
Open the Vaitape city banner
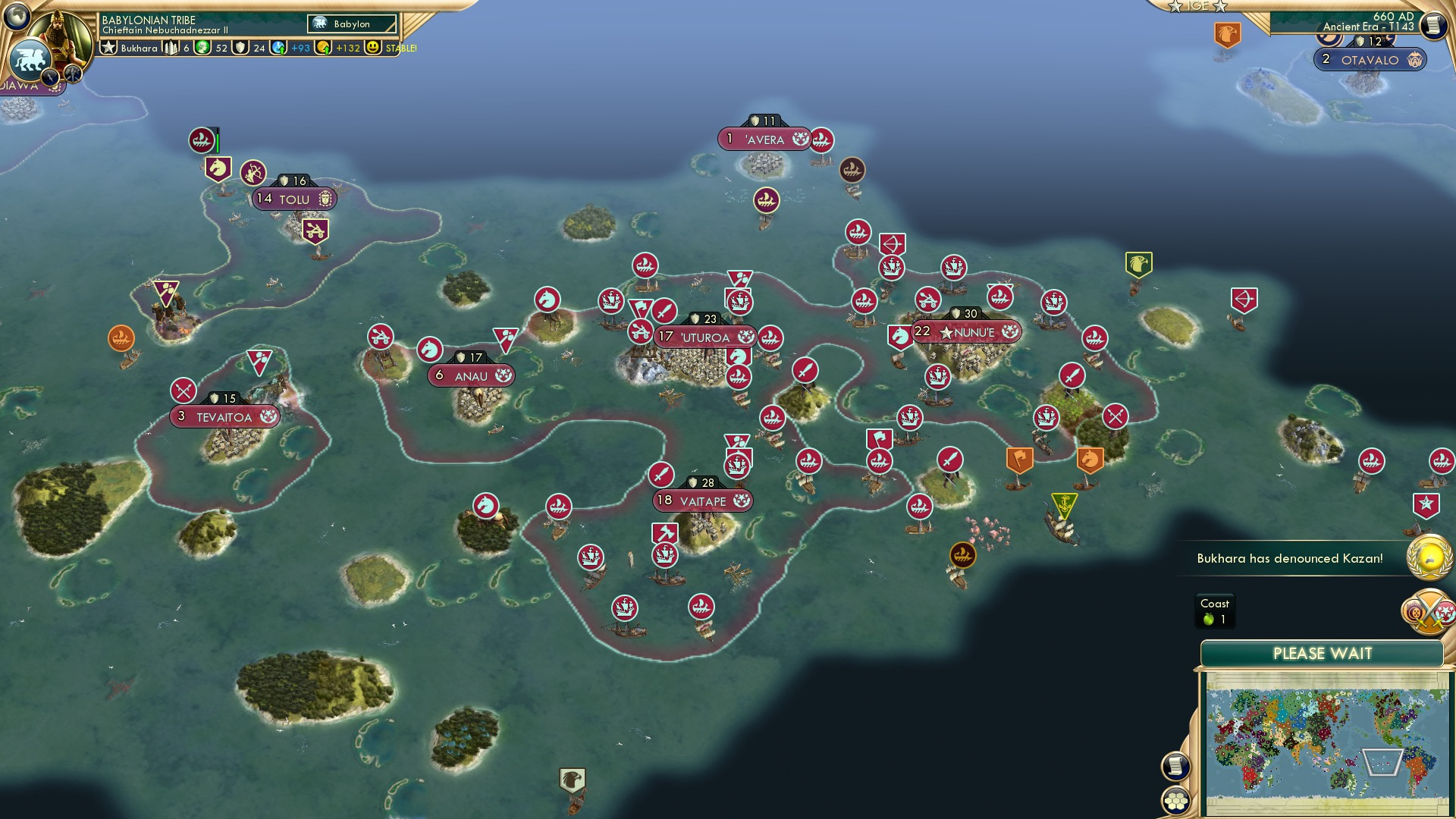702,500
